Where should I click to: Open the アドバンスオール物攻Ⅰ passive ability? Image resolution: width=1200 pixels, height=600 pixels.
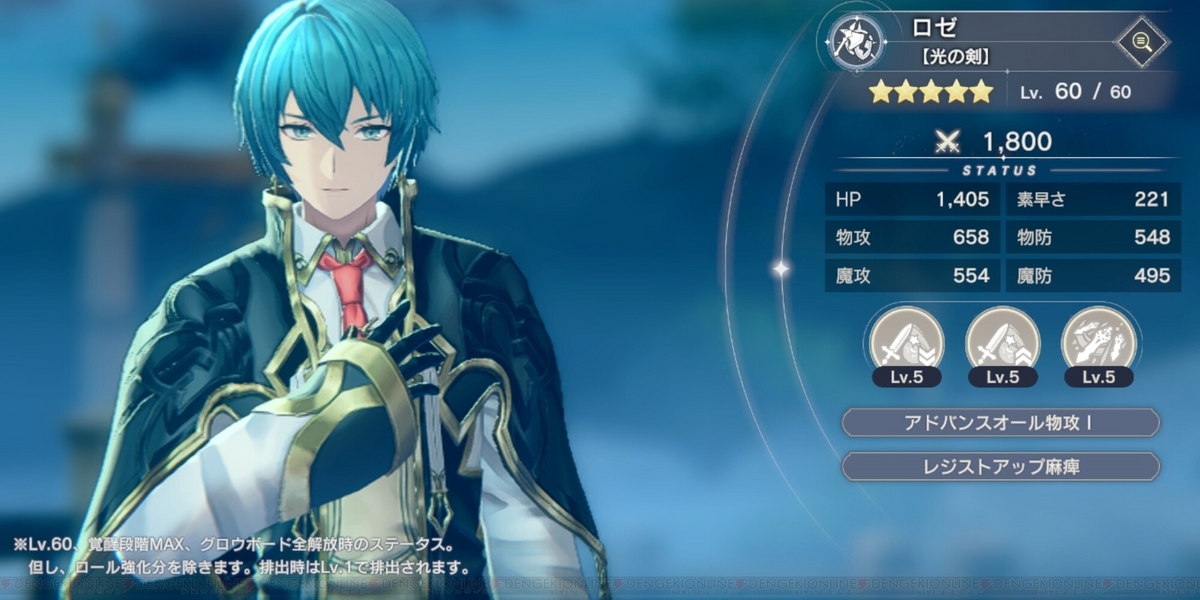pyautogui.click(x=1001, y=423)
